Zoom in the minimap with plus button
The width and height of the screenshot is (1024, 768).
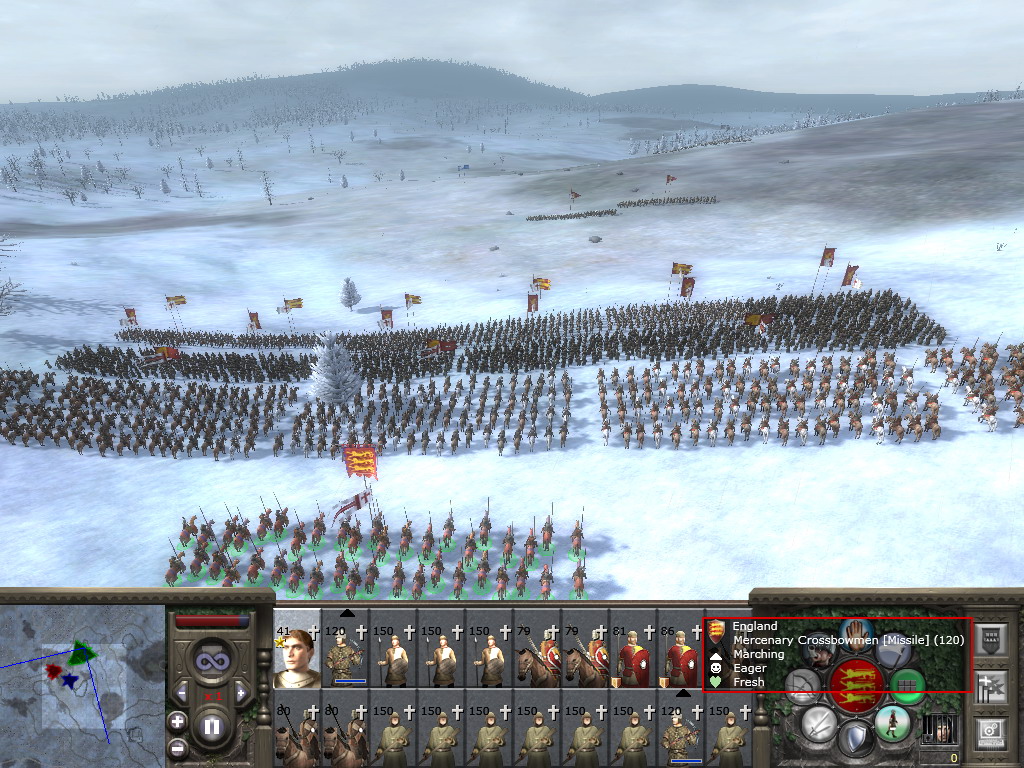(x=177, y=721)
